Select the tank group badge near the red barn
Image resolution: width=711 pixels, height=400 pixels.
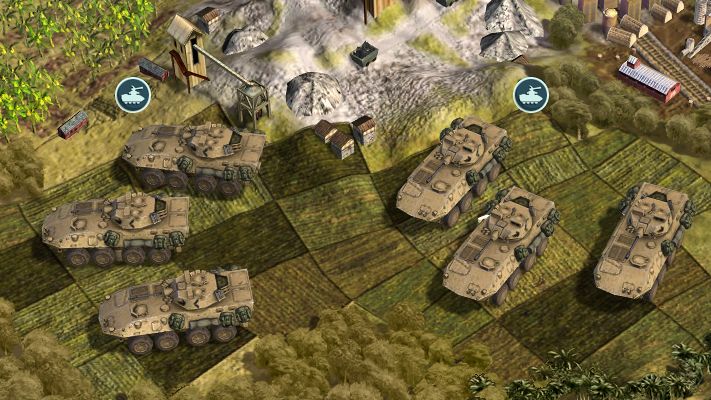531,95
